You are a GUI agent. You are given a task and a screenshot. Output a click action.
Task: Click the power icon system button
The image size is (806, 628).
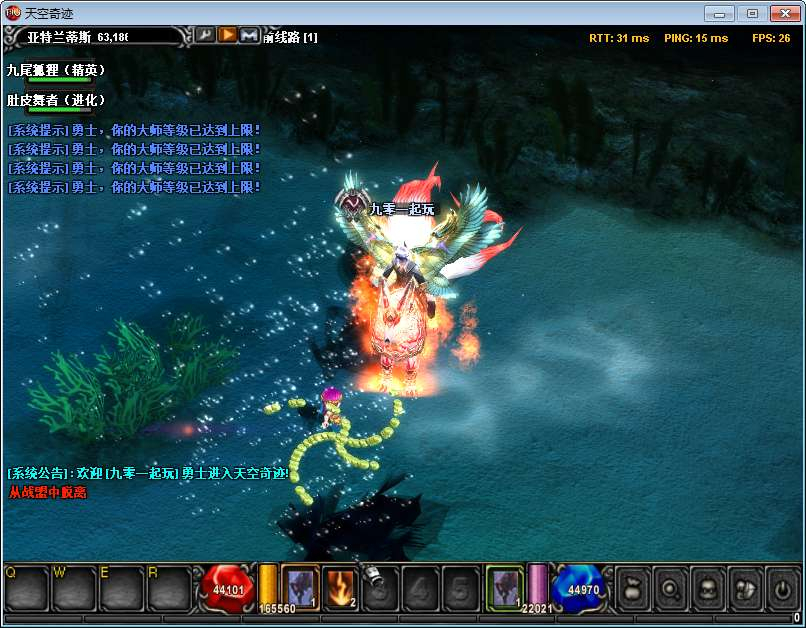pyautogui.click(x=782, y=588)
